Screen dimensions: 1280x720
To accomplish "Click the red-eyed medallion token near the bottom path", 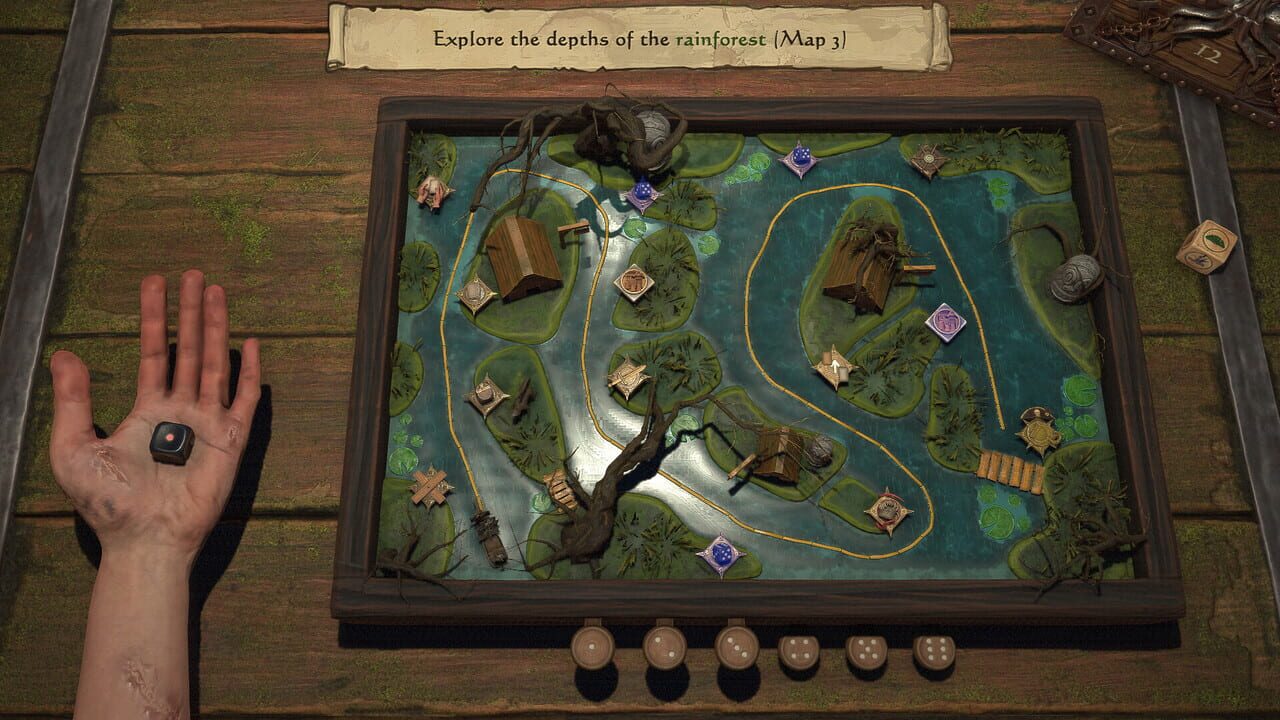I will tap(891, 510).
